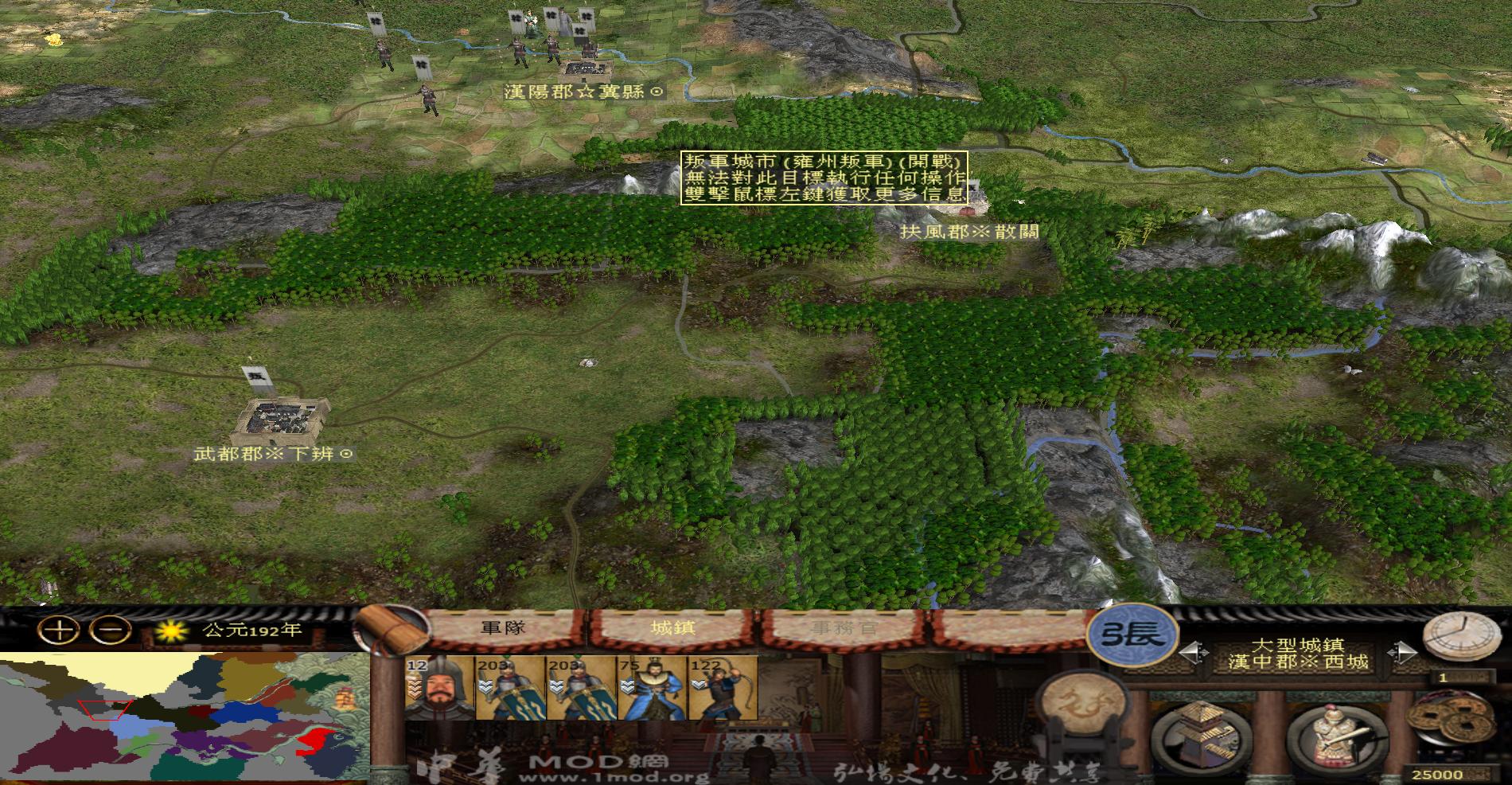Viewport: 1512px width, 785px height.
Task: Go to the next settlement with right arrow
Action: point(1401,654)
